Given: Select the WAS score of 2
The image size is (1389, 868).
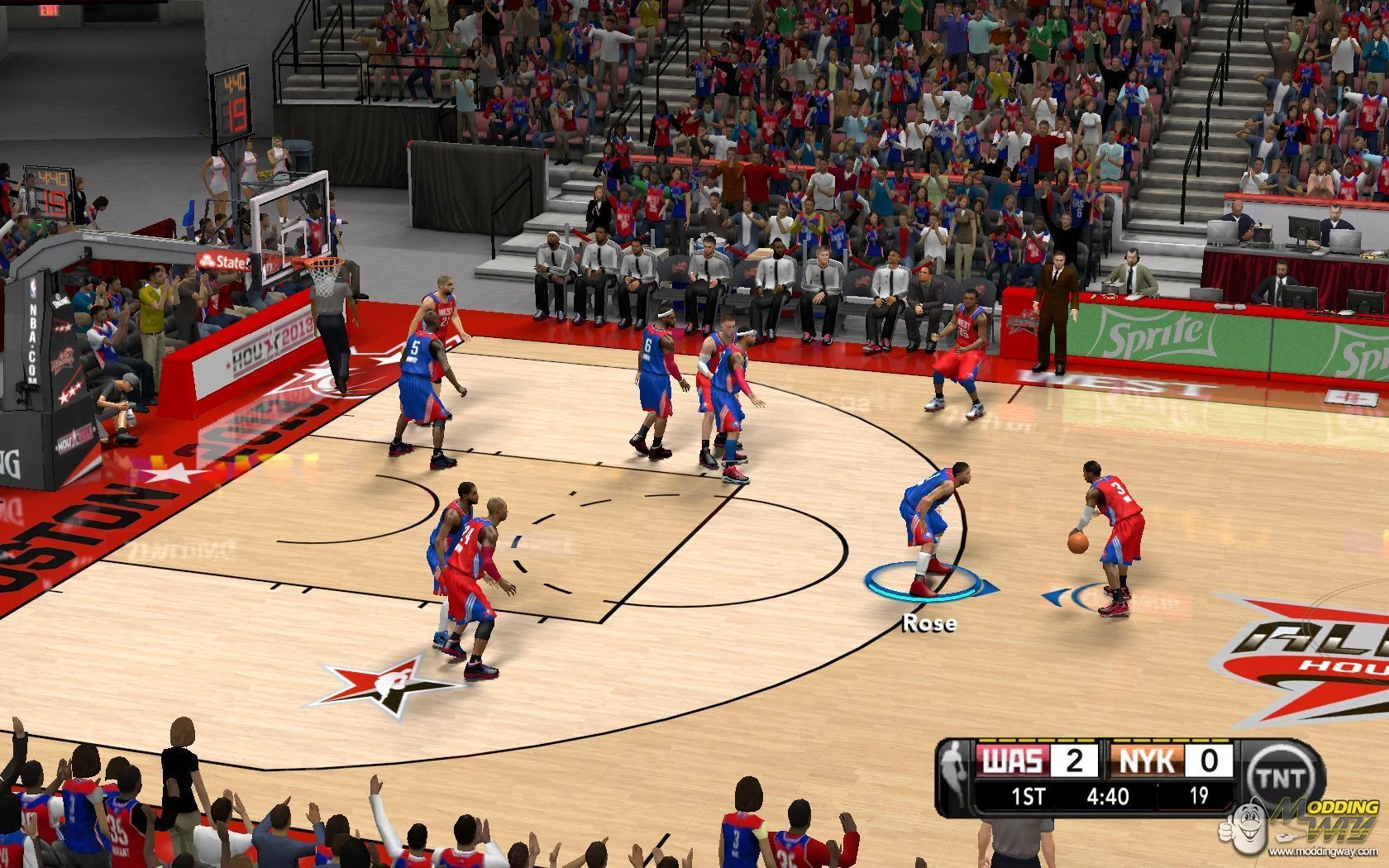Looking at the screenshot, I should tap(1076, 761).
